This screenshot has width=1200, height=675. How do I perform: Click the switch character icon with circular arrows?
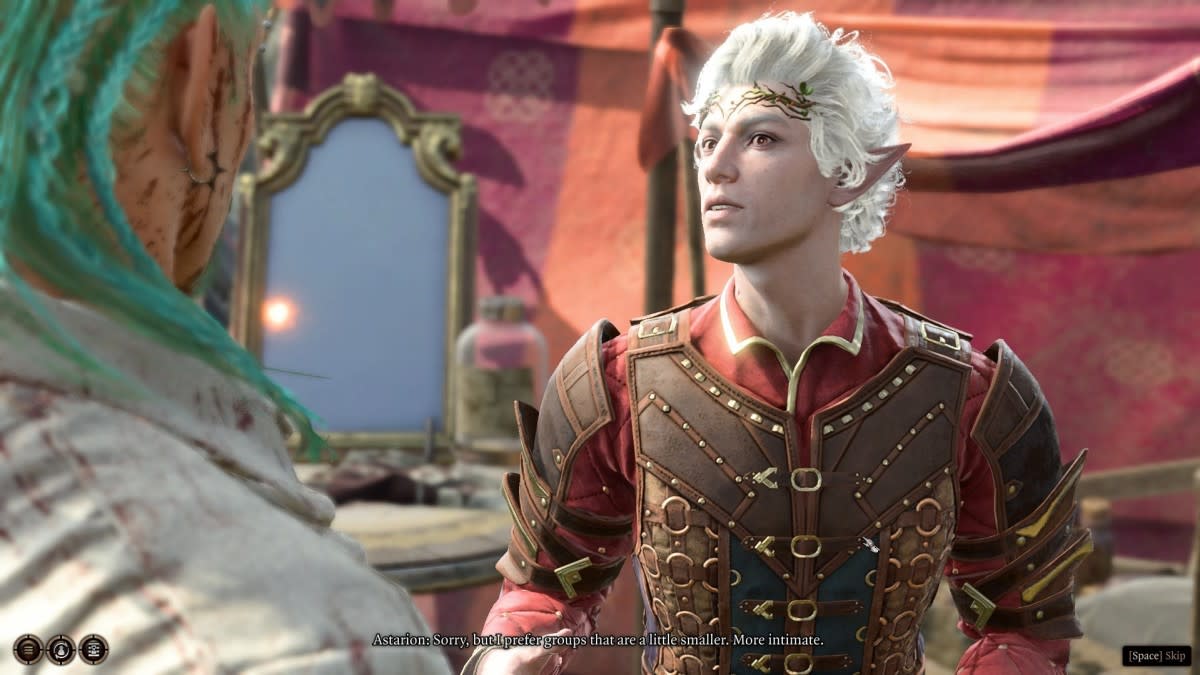click(x=60, y=649)
